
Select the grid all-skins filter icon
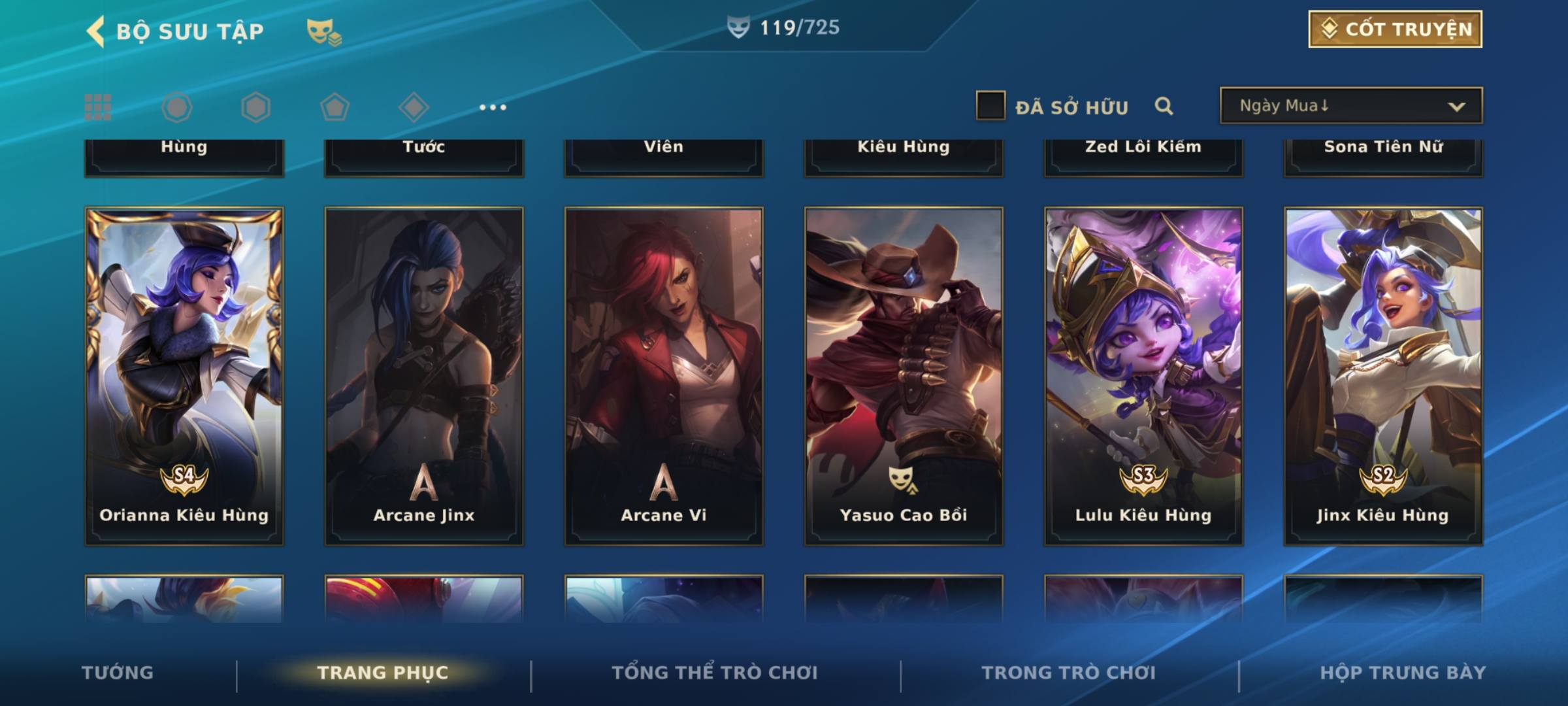tap(98, 107)
